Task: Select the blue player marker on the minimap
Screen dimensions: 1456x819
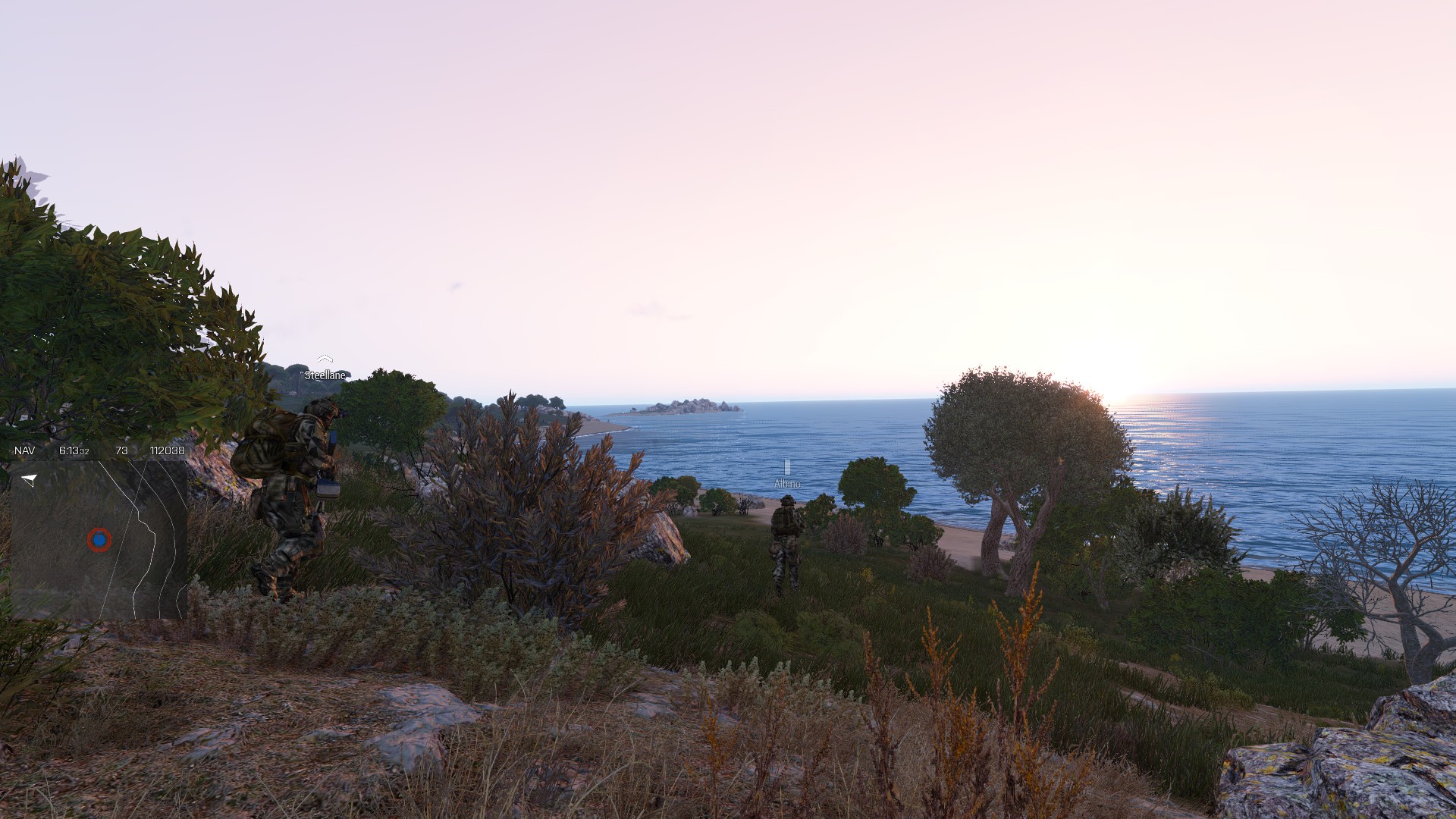Action: 99,540
